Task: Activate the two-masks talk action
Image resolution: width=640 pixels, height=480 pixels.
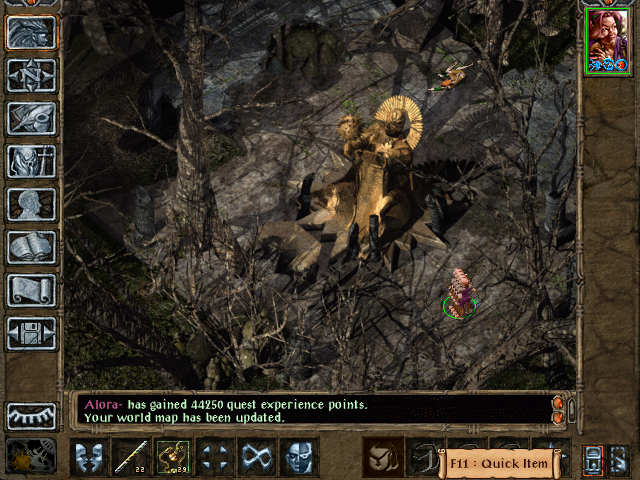Action: (89, 457)
